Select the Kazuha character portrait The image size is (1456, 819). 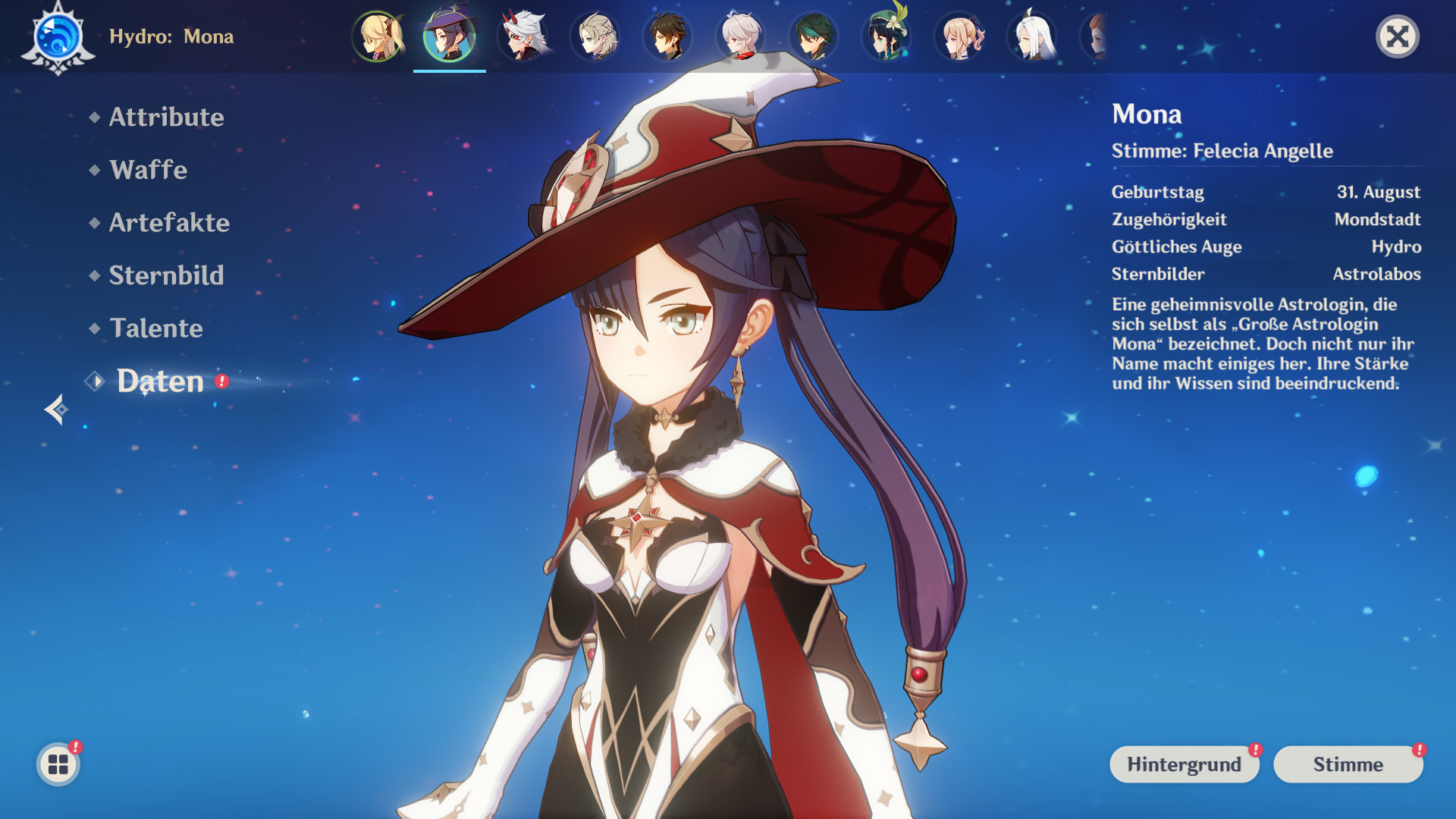tap(739, 36)
